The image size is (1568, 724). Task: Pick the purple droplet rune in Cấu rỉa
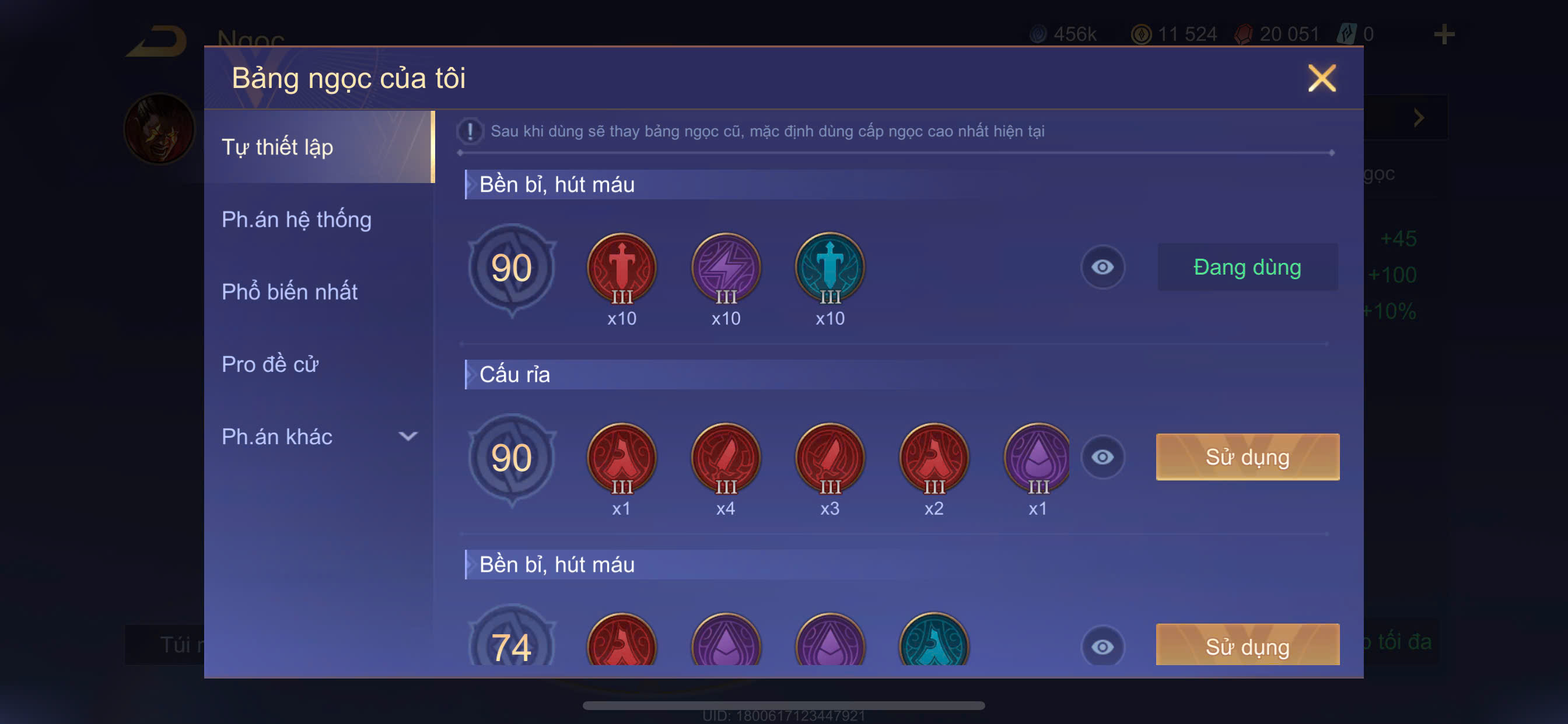pyautogui.click(x=1037, y=458)
